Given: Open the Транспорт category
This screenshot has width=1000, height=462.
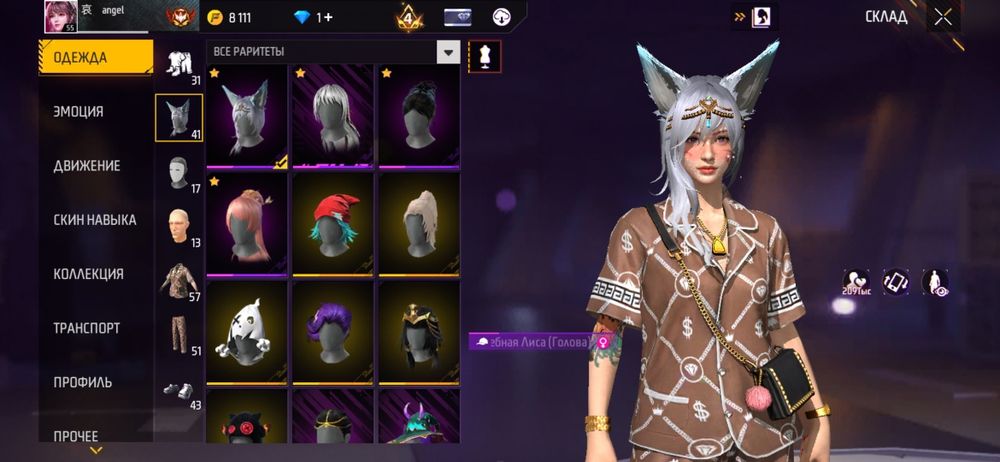Looking at the screenshot, I should pos(86,328).
